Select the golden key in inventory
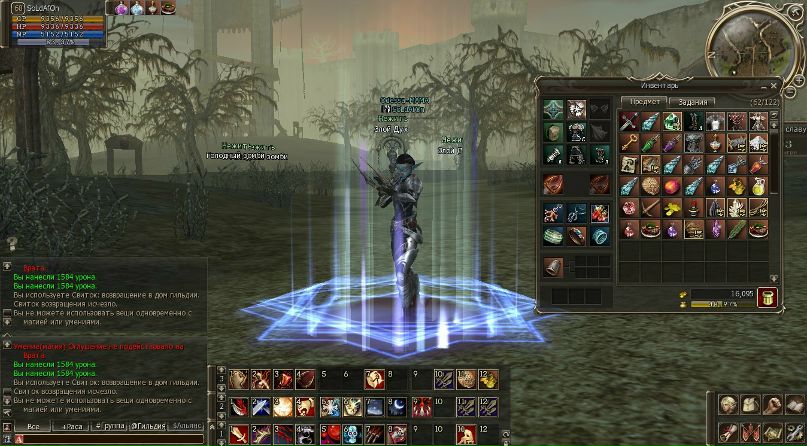The width and height of the screenshot is (807, 446). point(629,142)
